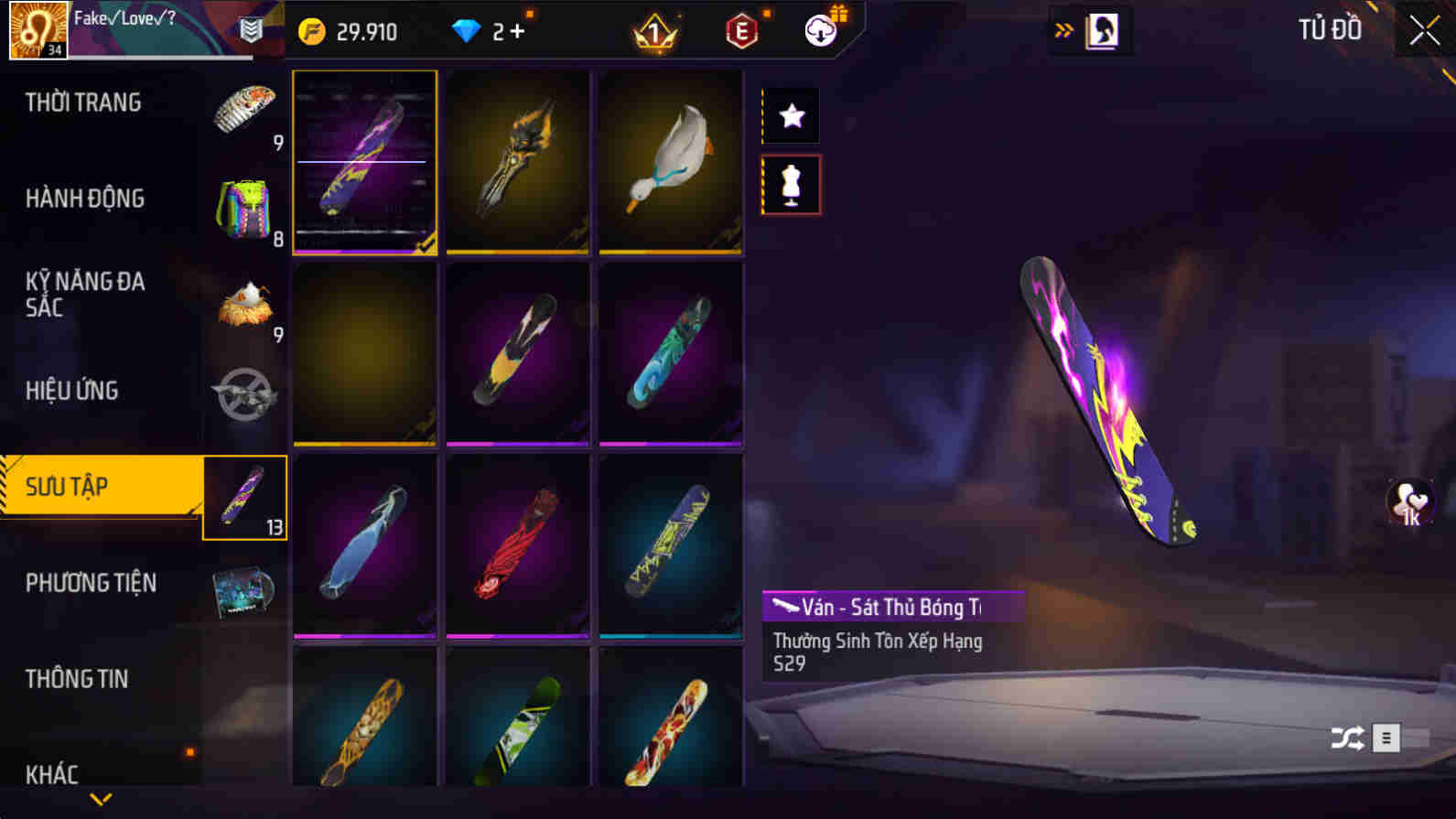Open the PHƯƠNG TIỆN category
Screen dimensions: 1456x819
click(x=92, y=583)
